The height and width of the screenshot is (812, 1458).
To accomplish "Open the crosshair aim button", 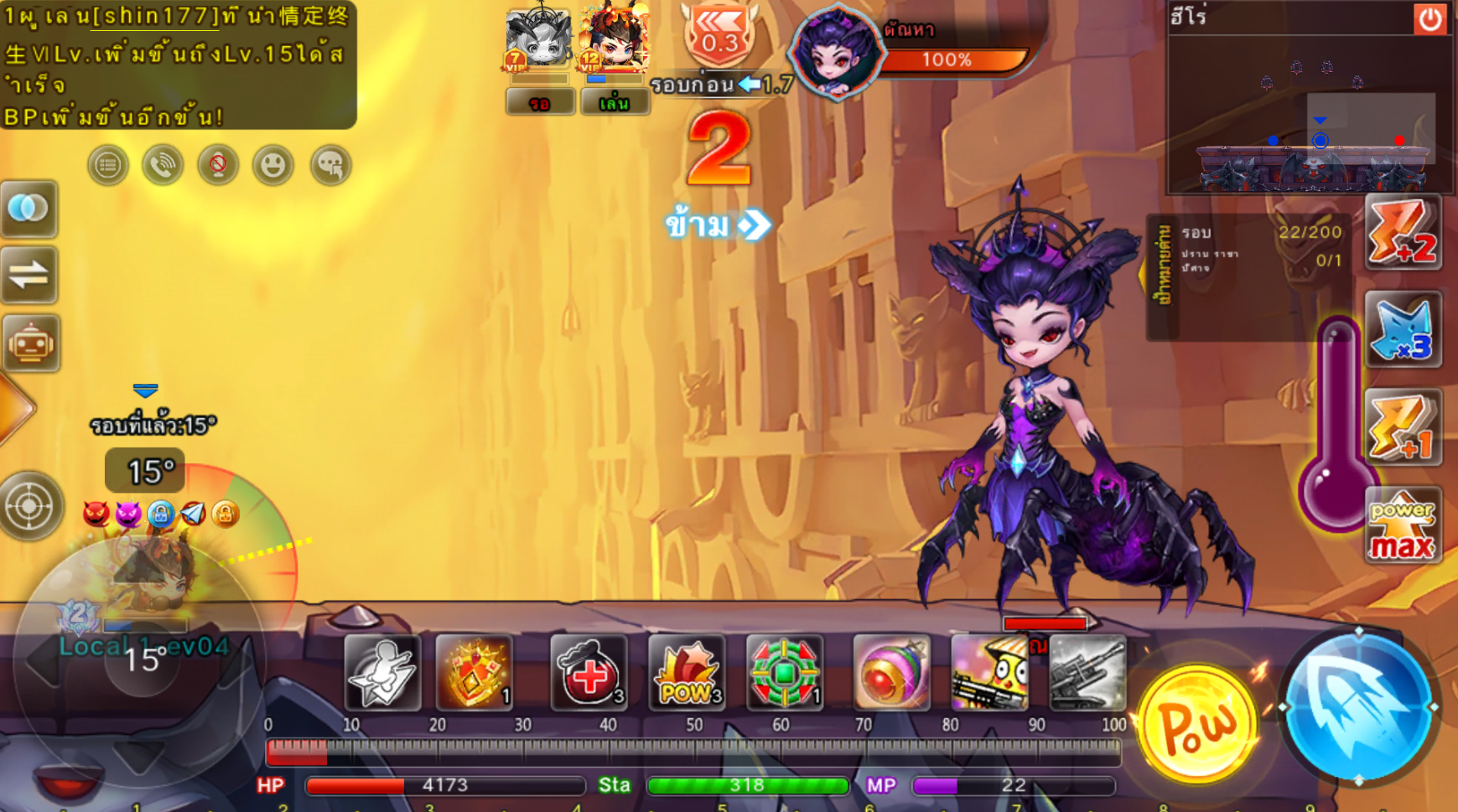I will click(30, 506).
